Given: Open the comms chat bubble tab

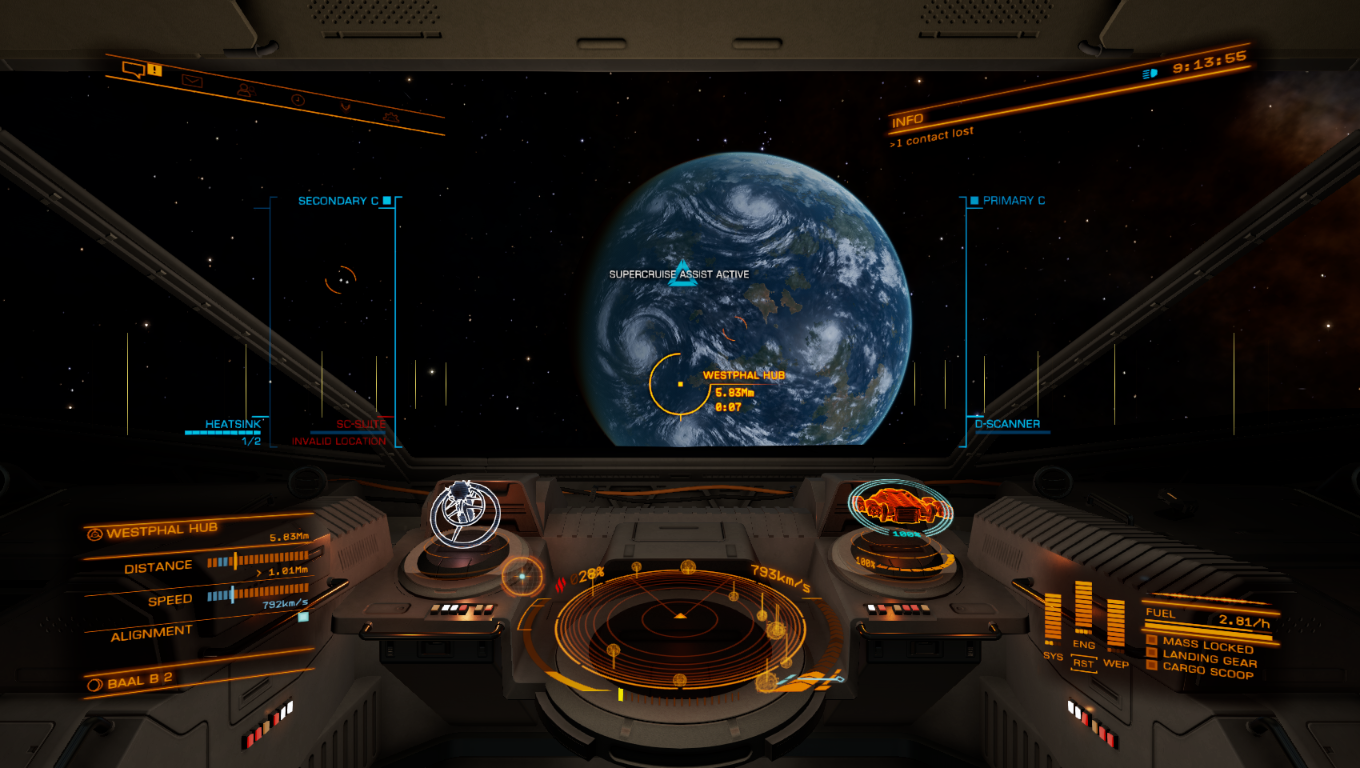Looking at the screenshot, I should pyautogui.click(x=133, y=69).
